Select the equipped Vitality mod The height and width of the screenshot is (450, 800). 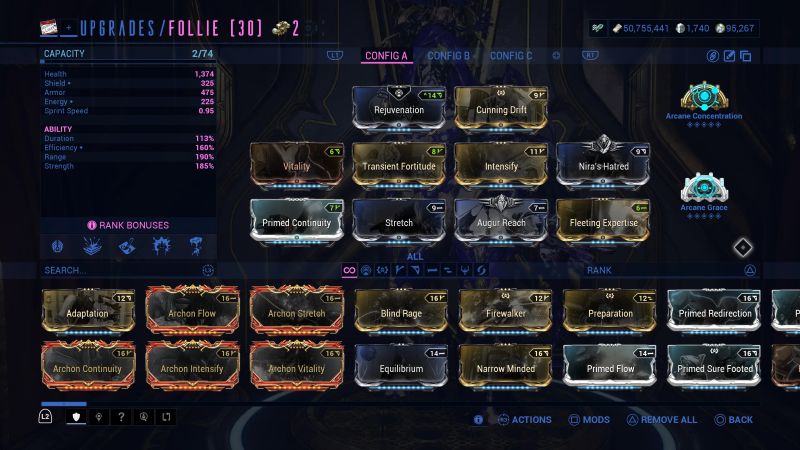pos(297,165)
